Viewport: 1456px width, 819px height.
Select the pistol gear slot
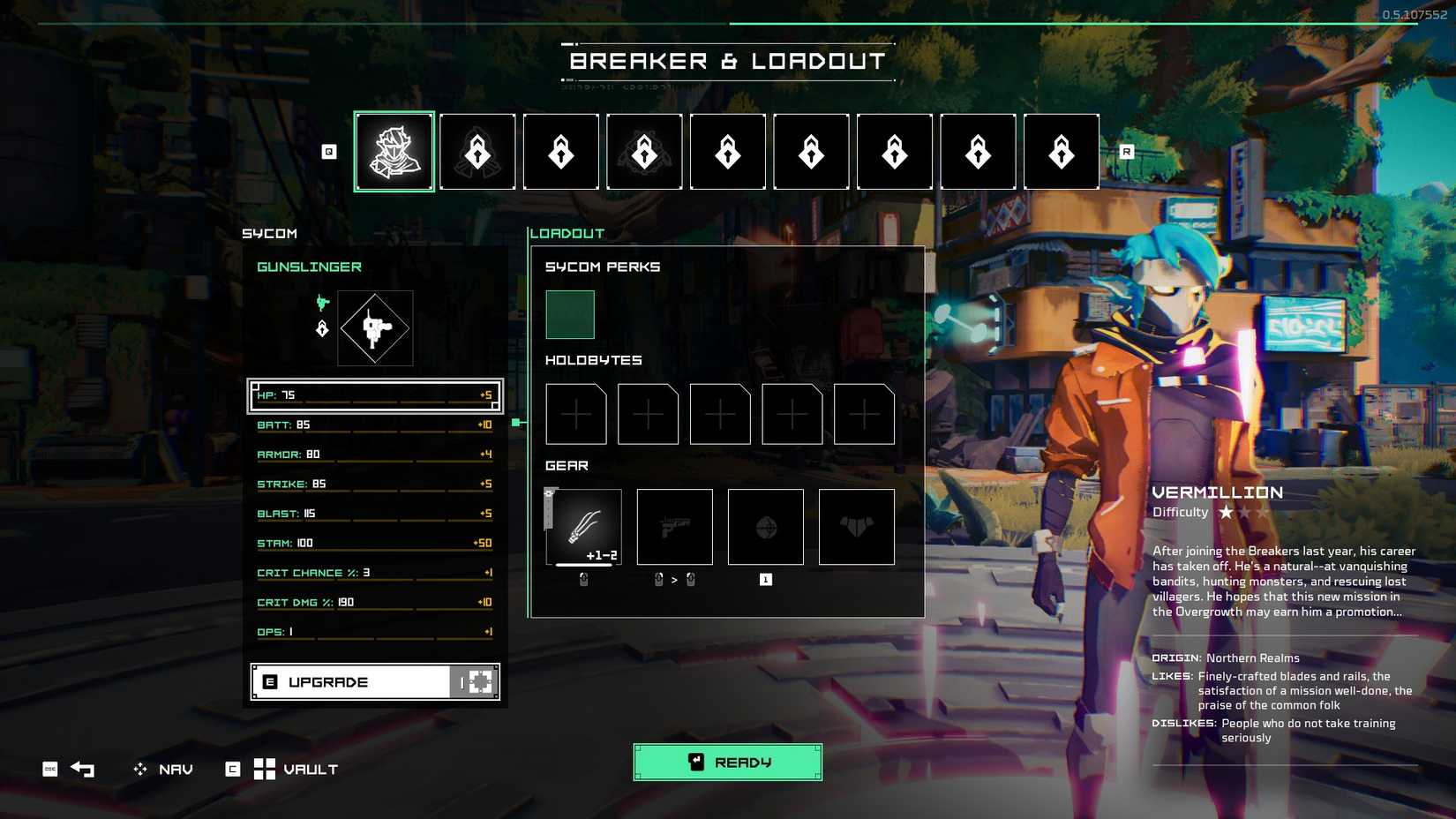click(674, 526)
